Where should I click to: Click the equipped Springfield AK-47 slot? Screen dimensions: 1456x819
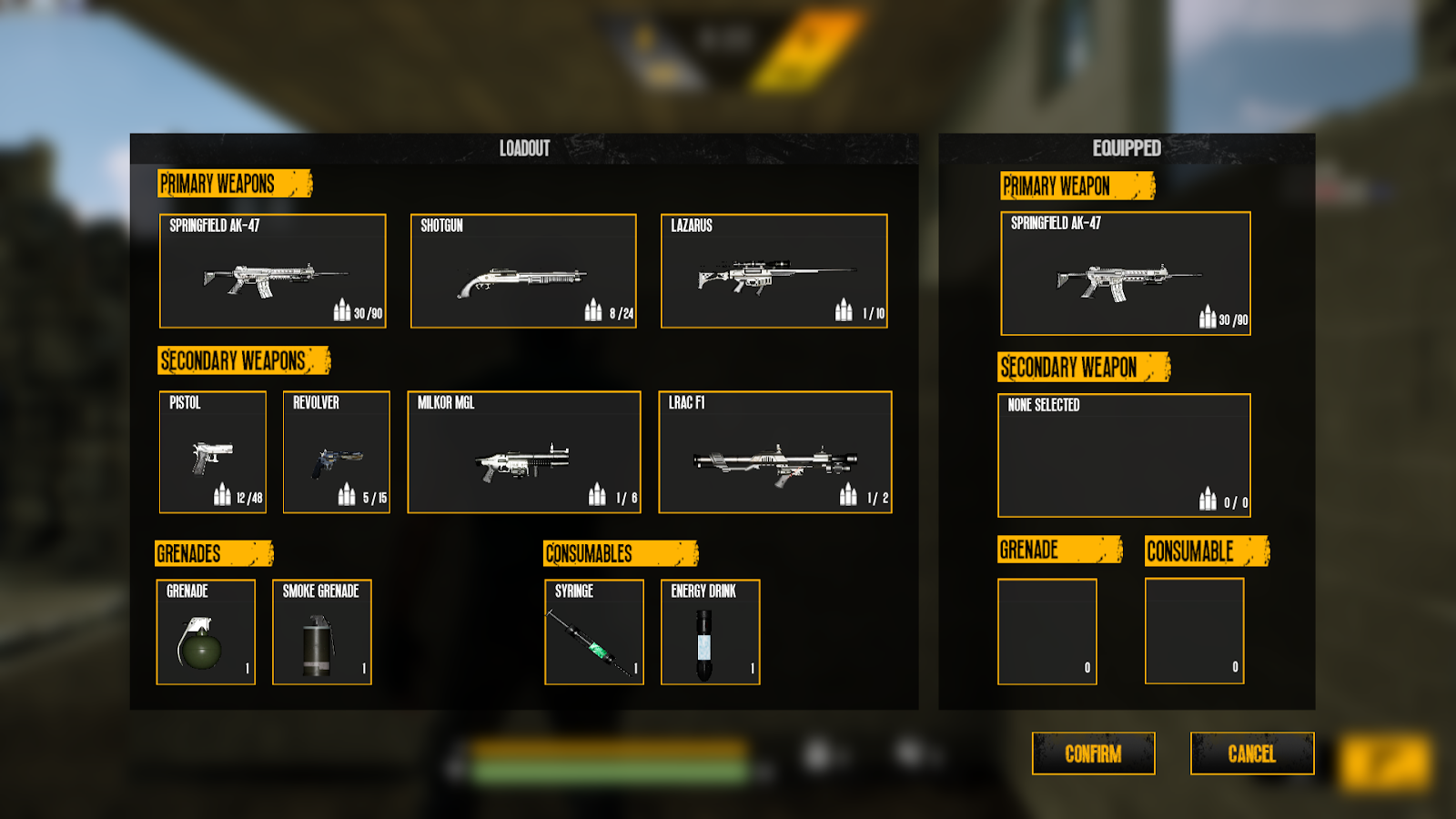(x=1126, y=274)
